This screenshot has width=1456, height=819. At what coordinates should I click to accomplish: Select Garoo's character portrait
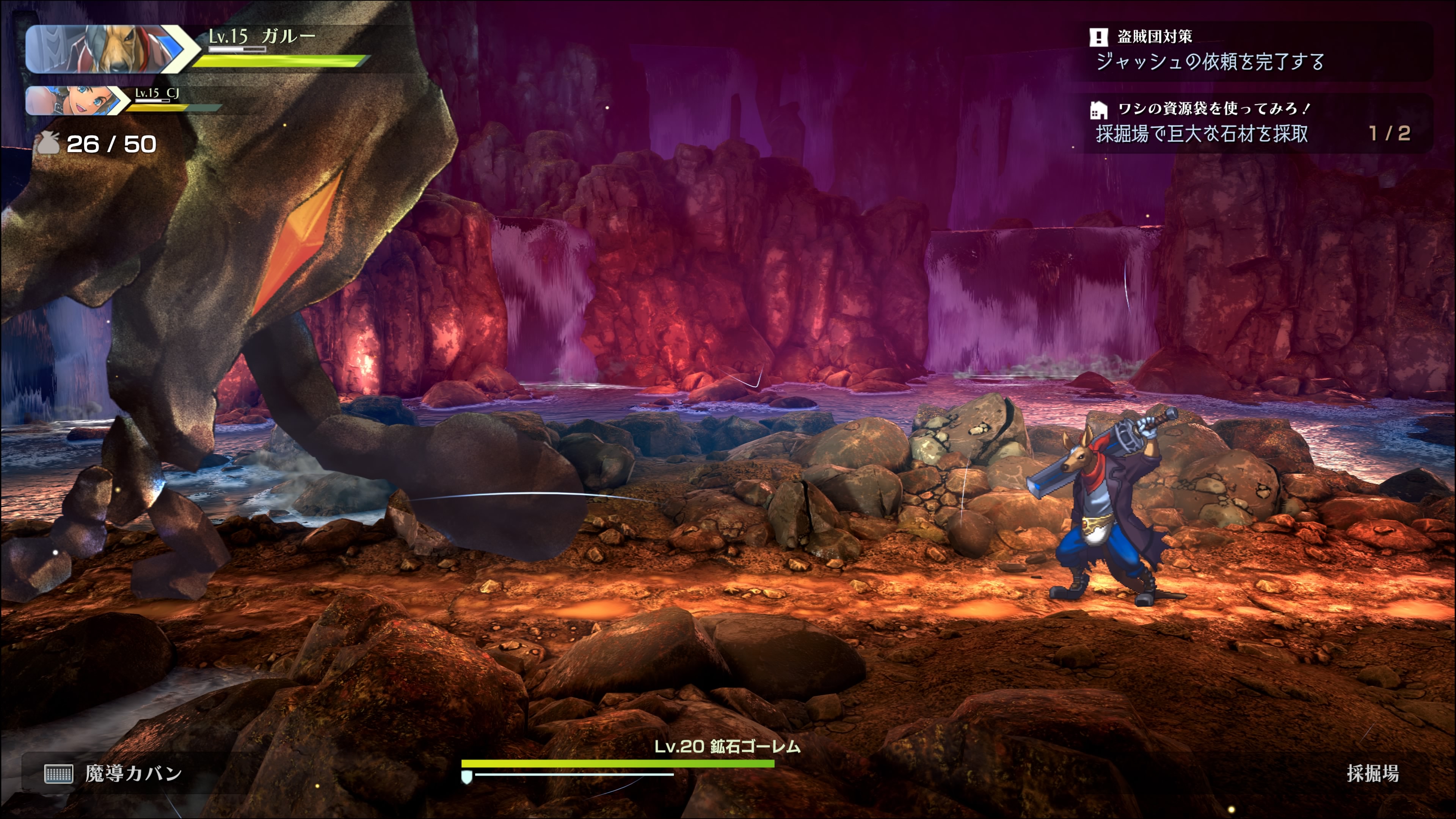[x=105, y=49]
